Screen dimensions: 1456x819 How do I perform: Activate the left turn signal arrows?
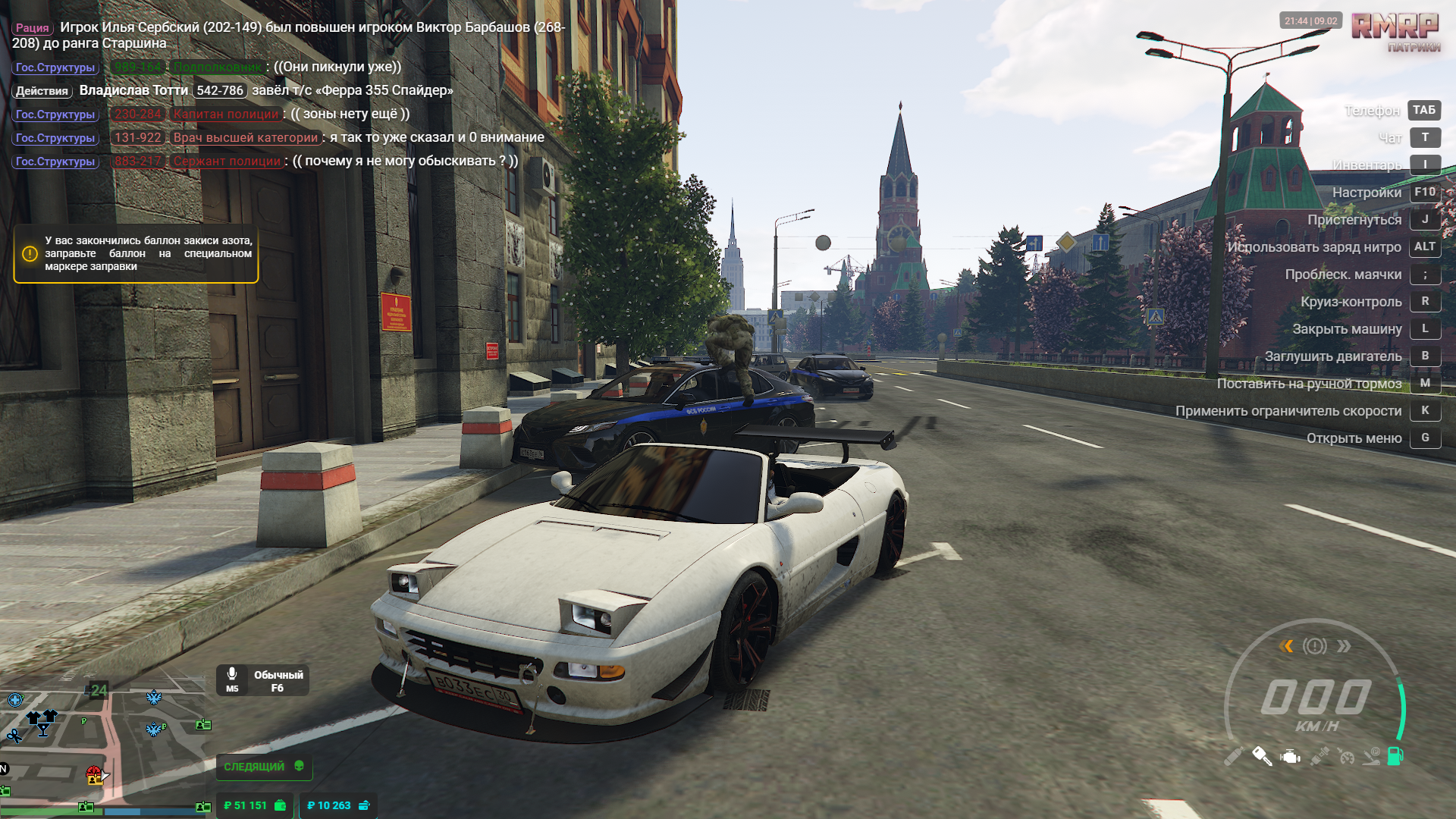(x=1286, y=646)
